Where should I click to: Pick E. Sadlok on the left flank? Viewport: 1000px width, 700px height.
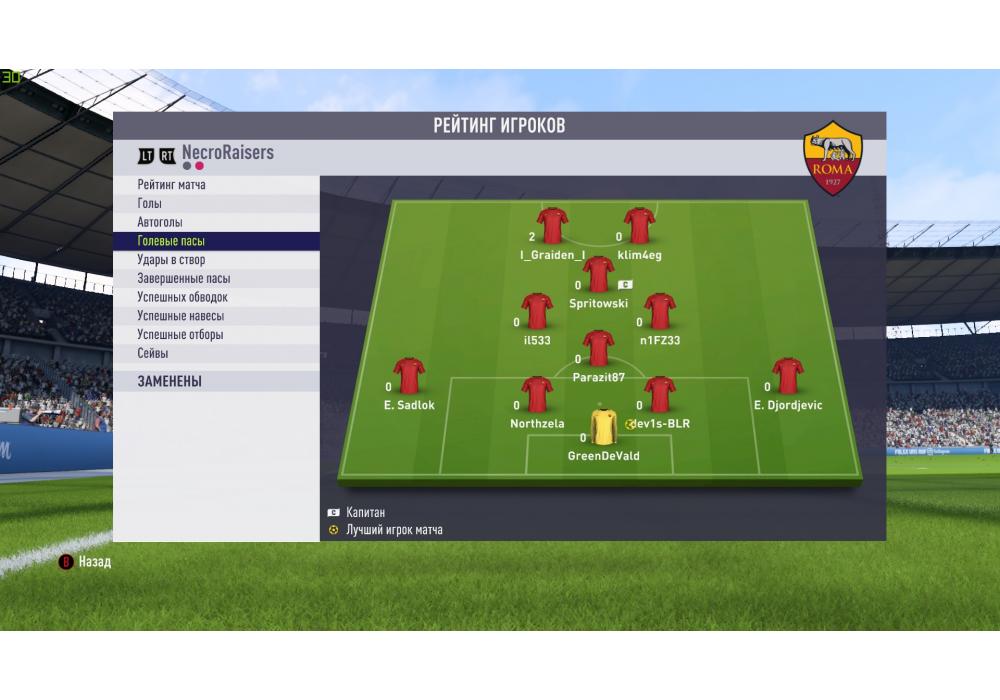409,377
